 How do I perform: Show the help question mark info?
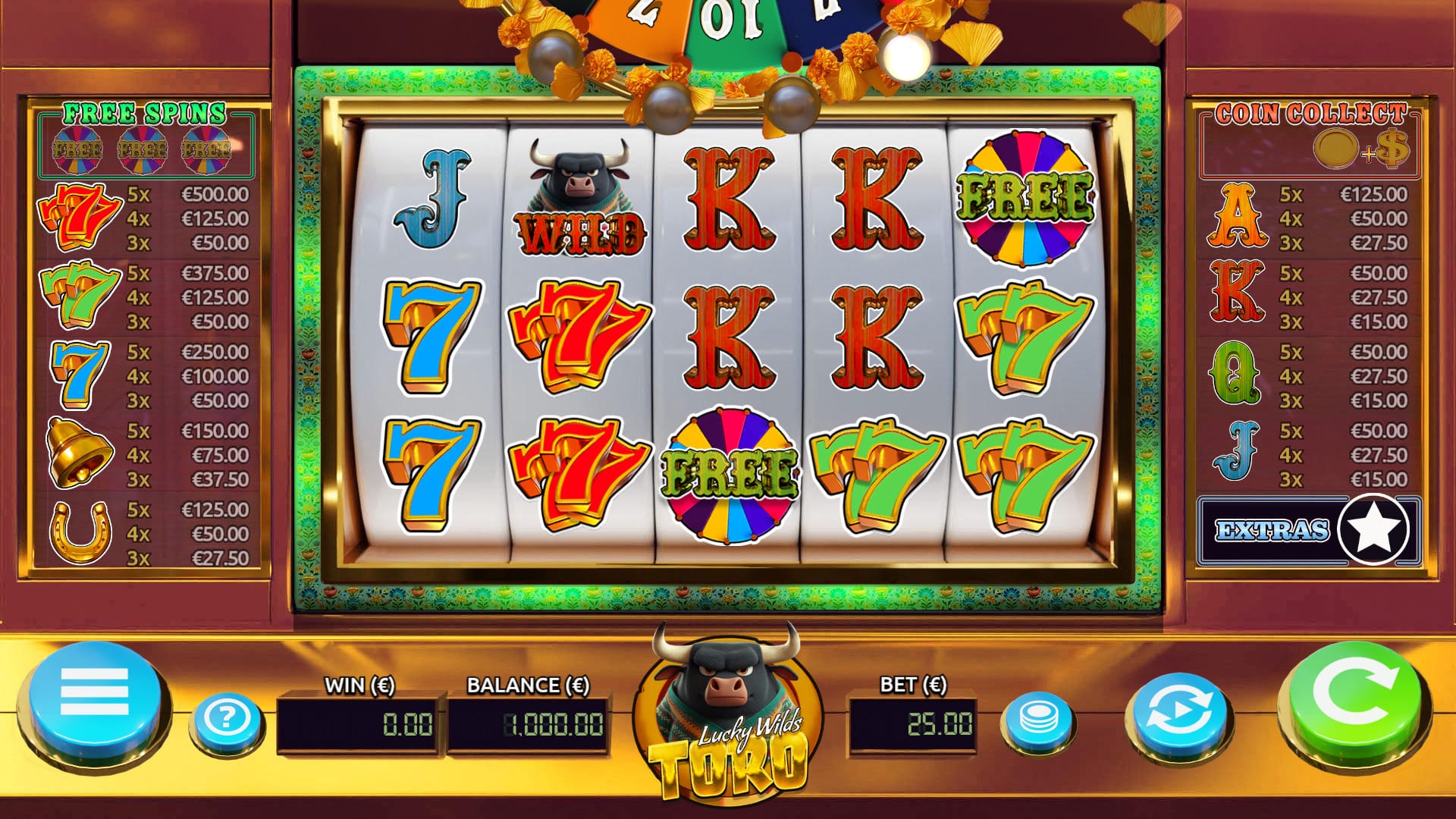(x=226, y=717)
